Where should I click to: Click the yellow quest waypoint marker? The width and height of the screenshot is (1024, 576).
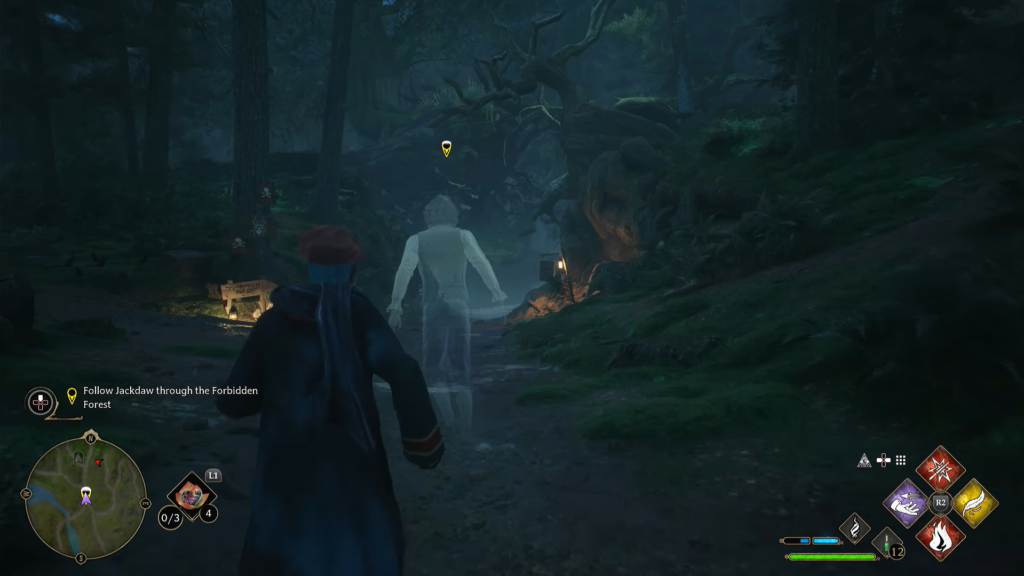click(x=446, y=149)
